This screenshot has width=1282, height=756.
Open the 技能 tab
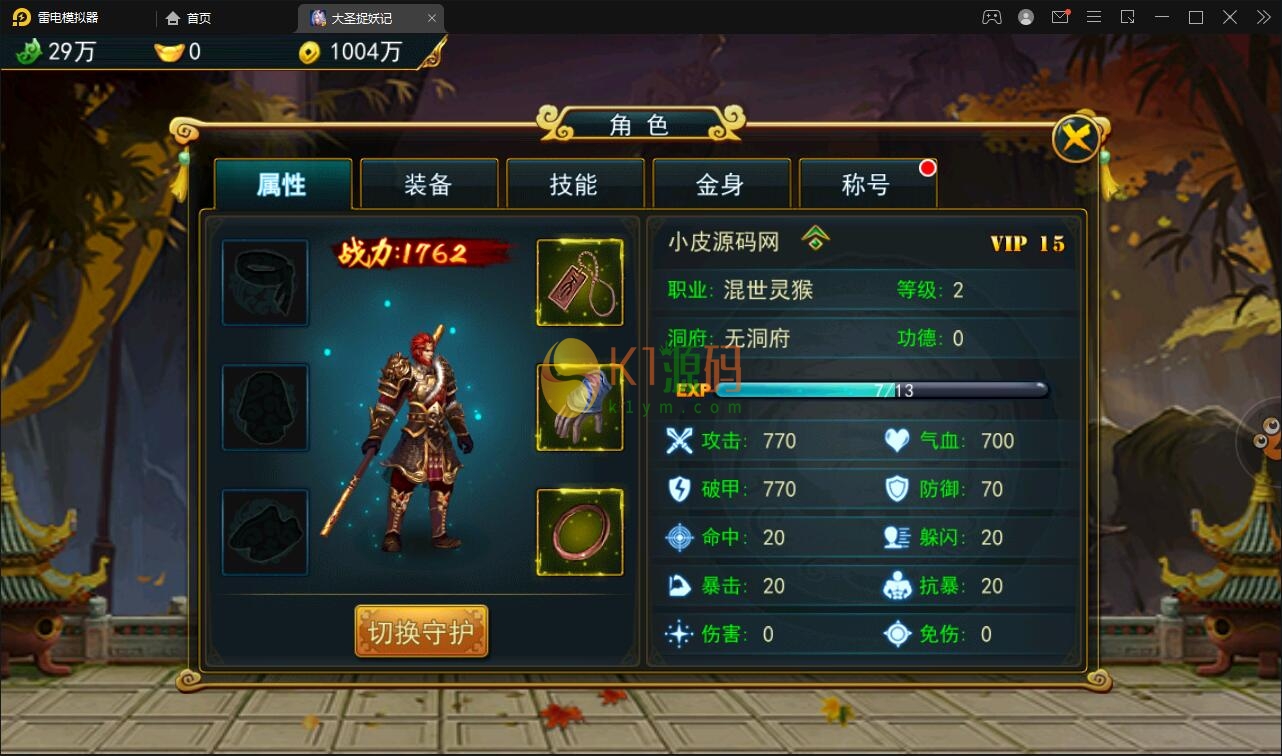tap(575, 184)
